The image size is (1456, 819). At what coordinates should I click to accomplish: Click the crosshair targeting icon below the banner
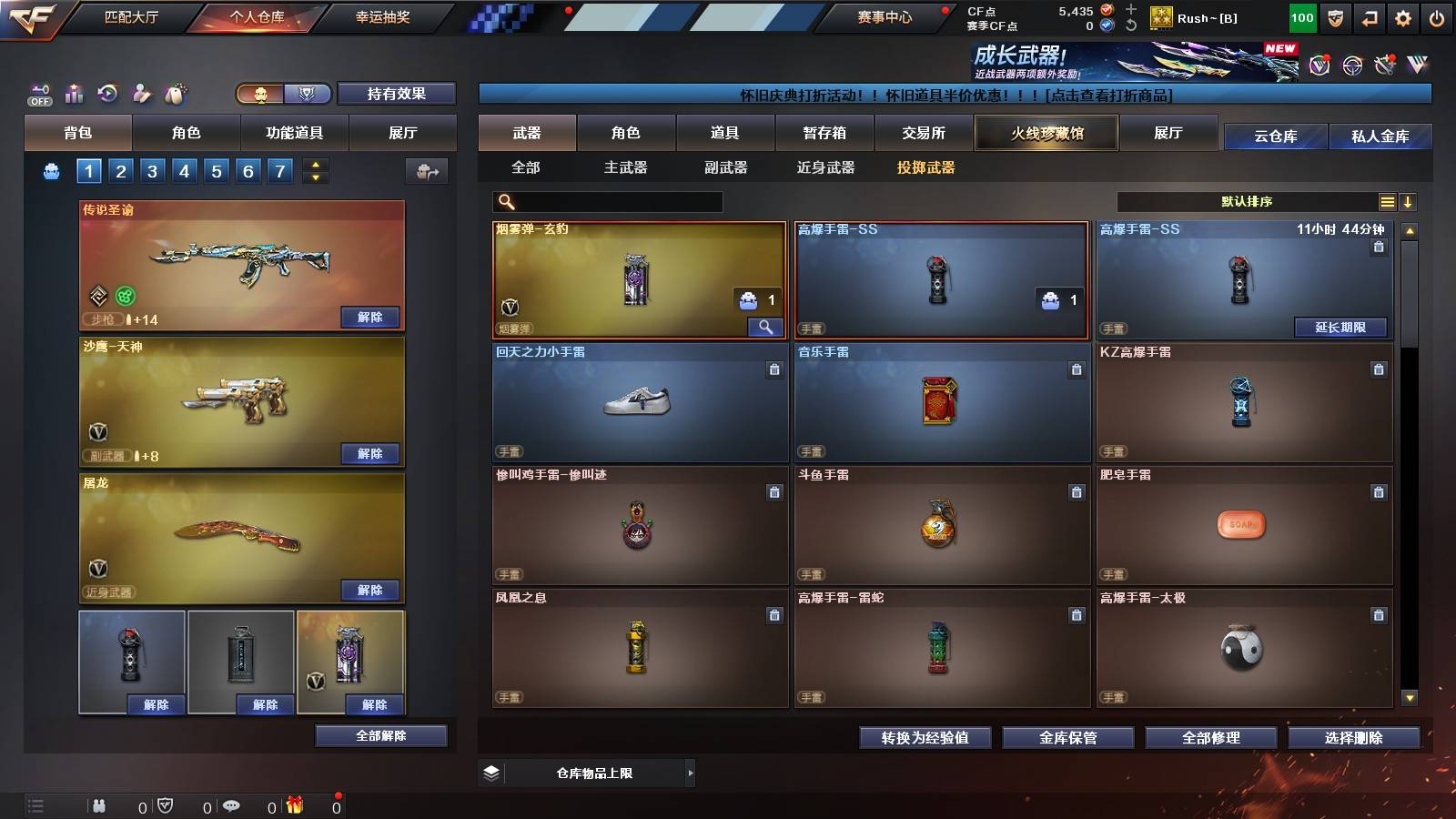1351,64
